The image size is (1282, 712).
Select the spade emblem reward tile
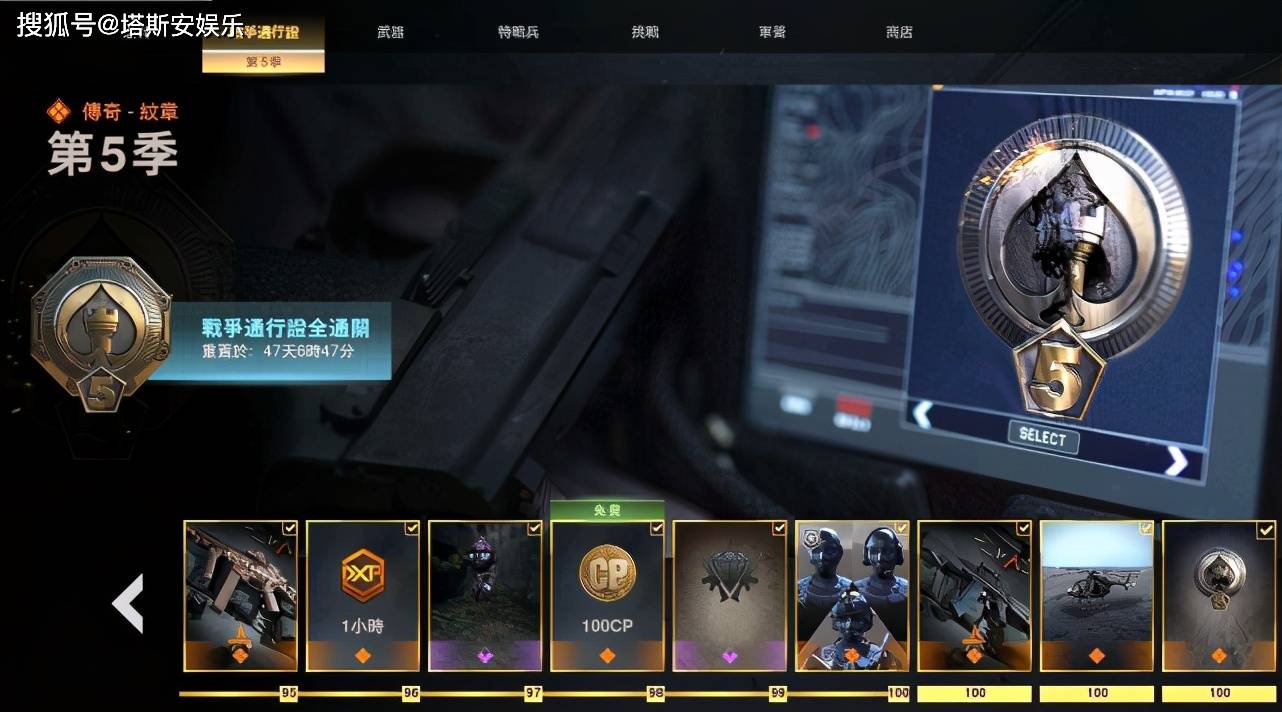coord(1219,596)
